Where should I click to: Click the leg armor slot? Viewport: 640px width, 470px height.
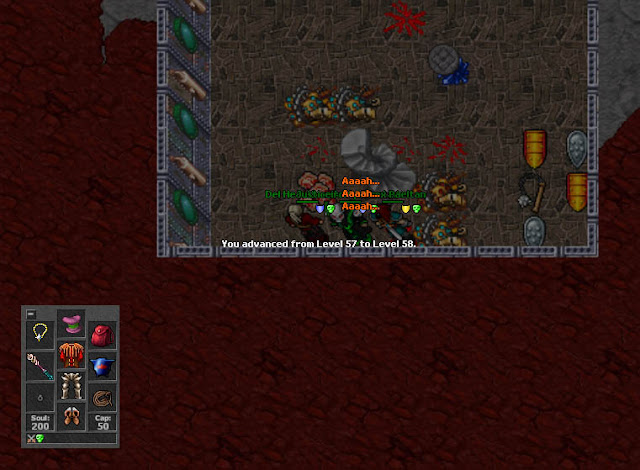pos(71,385)
